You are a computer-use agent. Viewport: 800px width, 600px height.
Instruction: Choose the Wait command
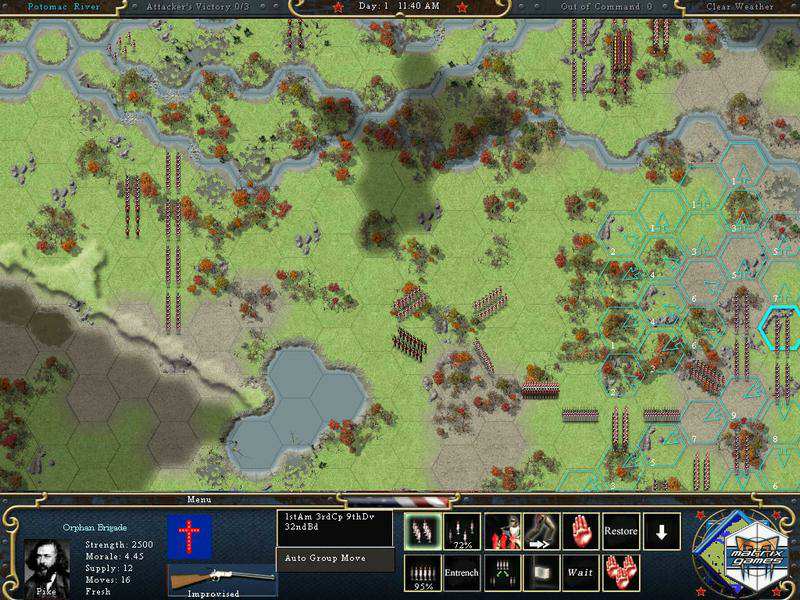tap(581, 573)
